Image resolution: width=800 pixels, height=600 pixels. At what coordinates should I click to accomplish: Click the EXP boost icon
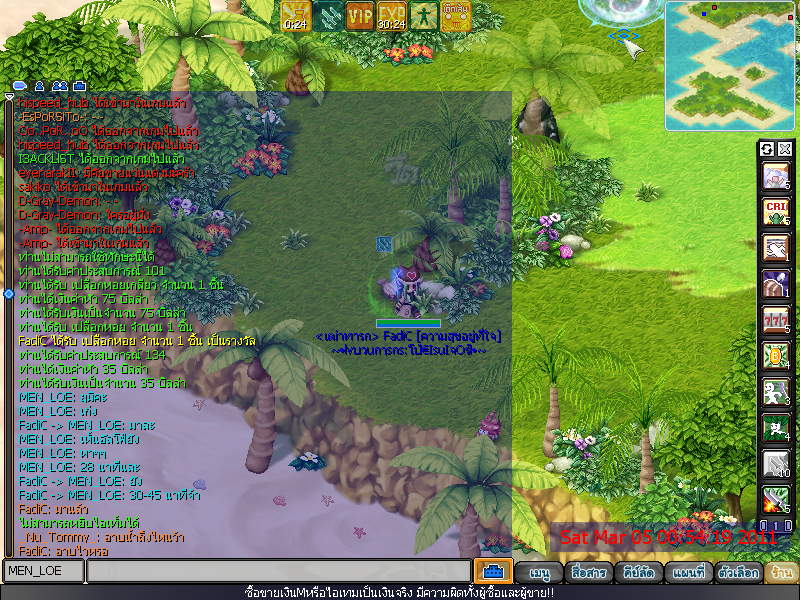[392, 15]
